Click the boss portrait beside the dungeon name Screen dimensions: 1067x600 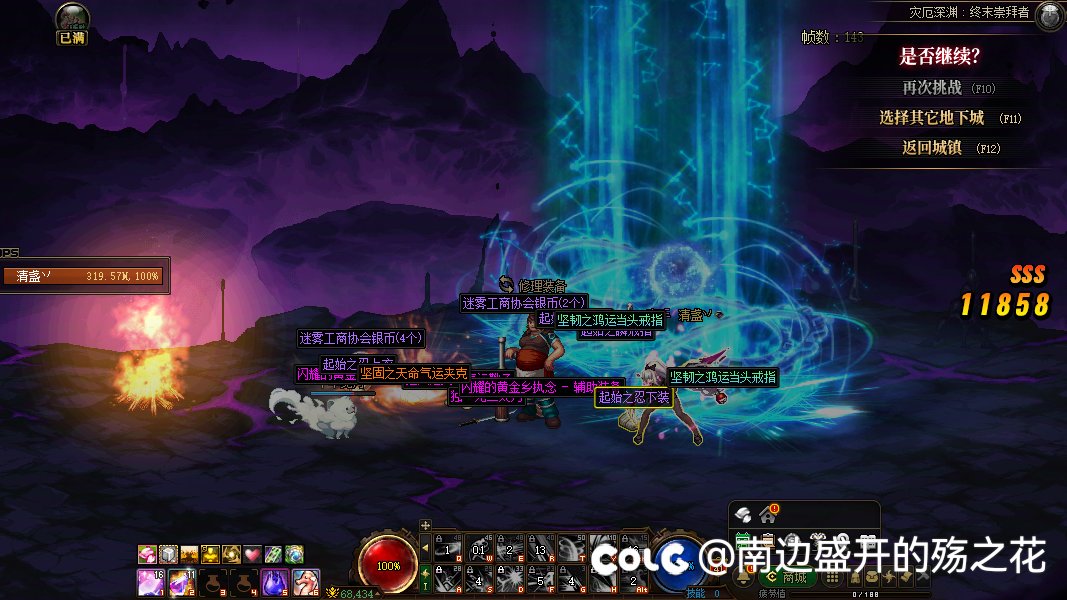coord(1049,15)
